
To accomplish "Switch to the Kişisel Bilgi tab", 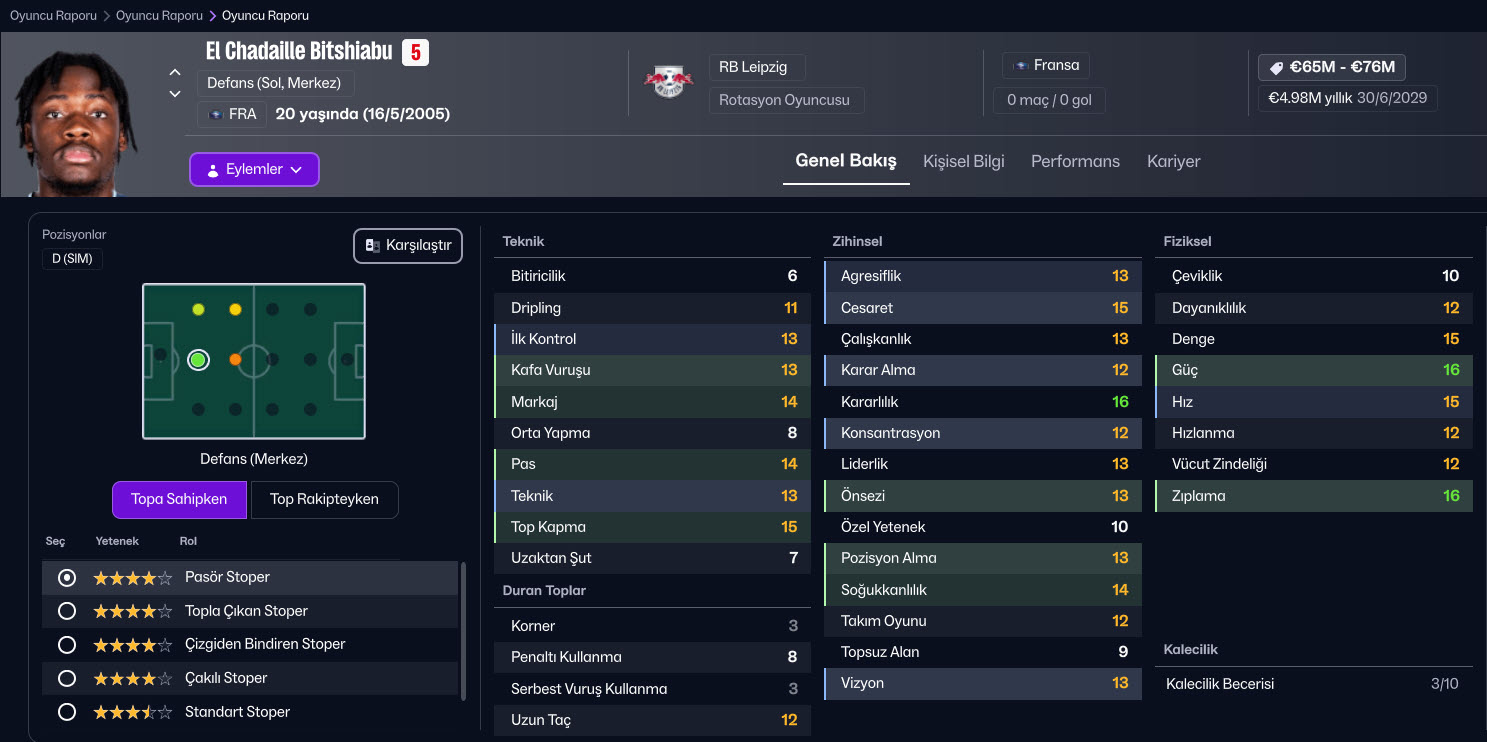I will click(963, 161).
